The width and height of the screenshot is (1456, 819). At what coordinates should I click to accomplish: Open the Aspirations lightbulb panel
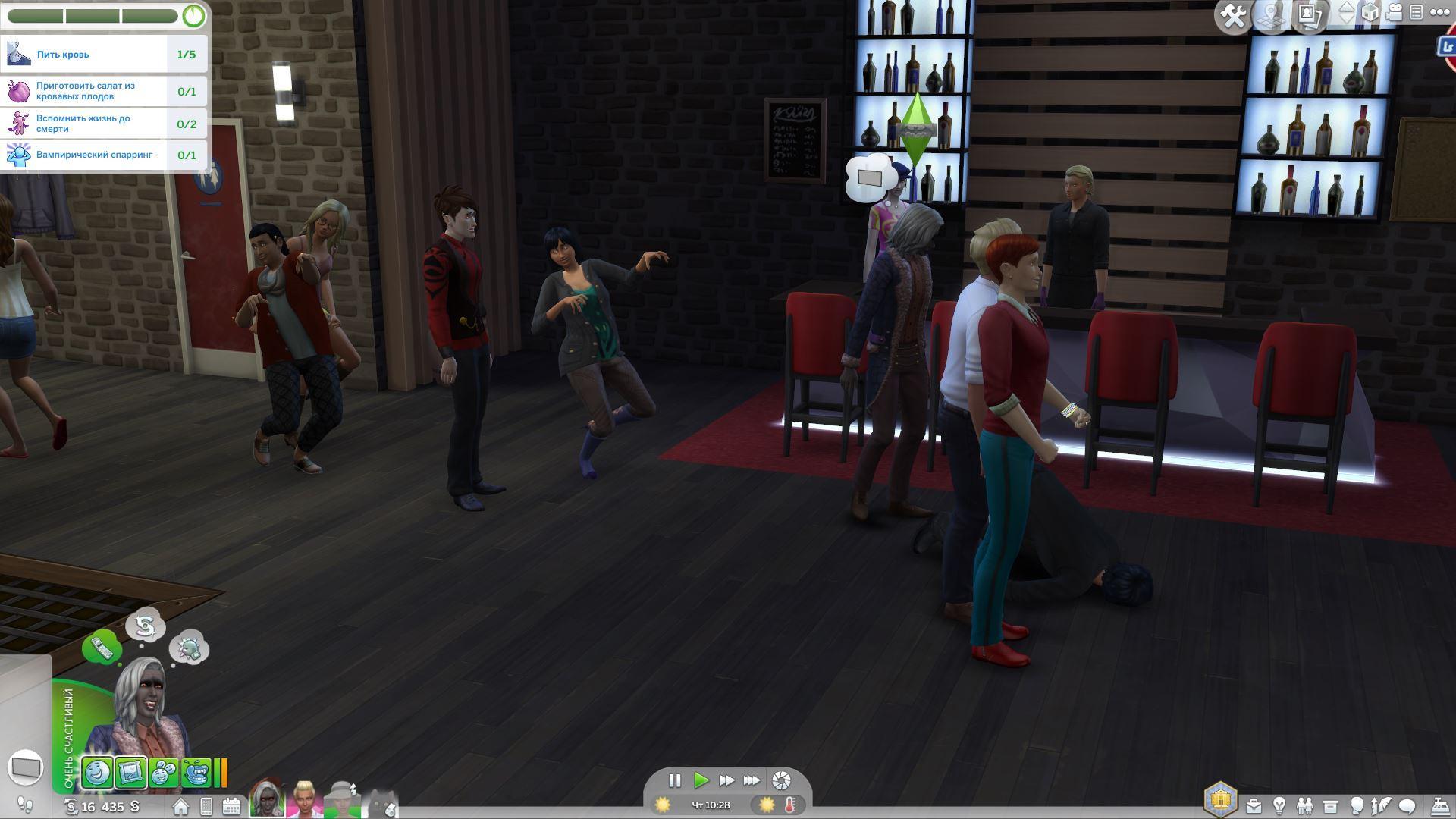1279,806
